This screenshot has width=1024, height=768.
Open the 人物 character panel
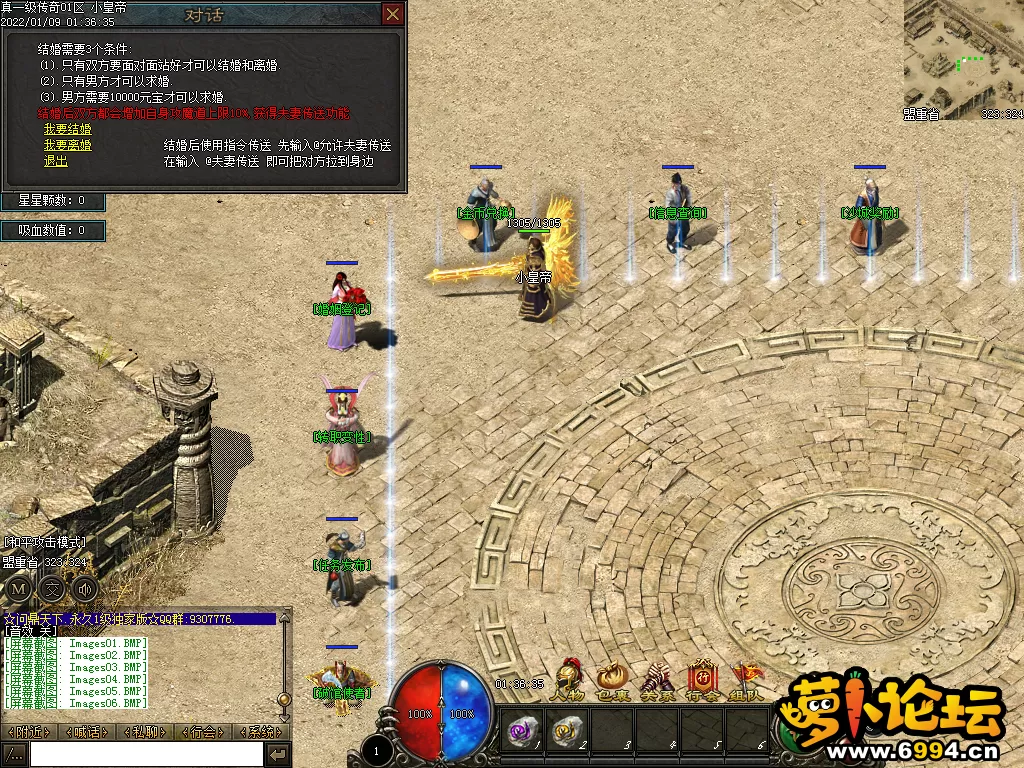point(568,680)
